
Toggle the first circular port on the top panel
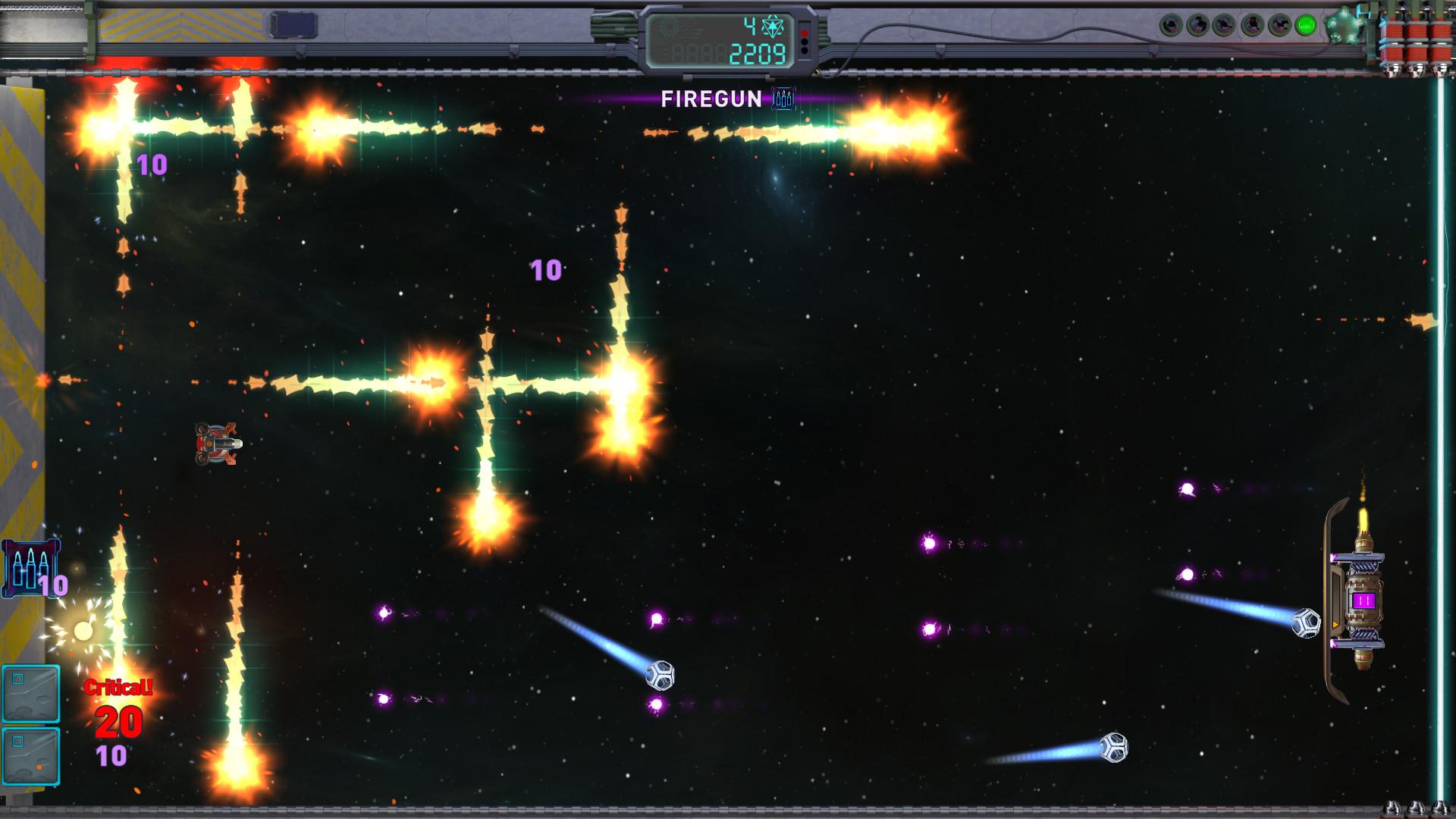point(1170,25)
